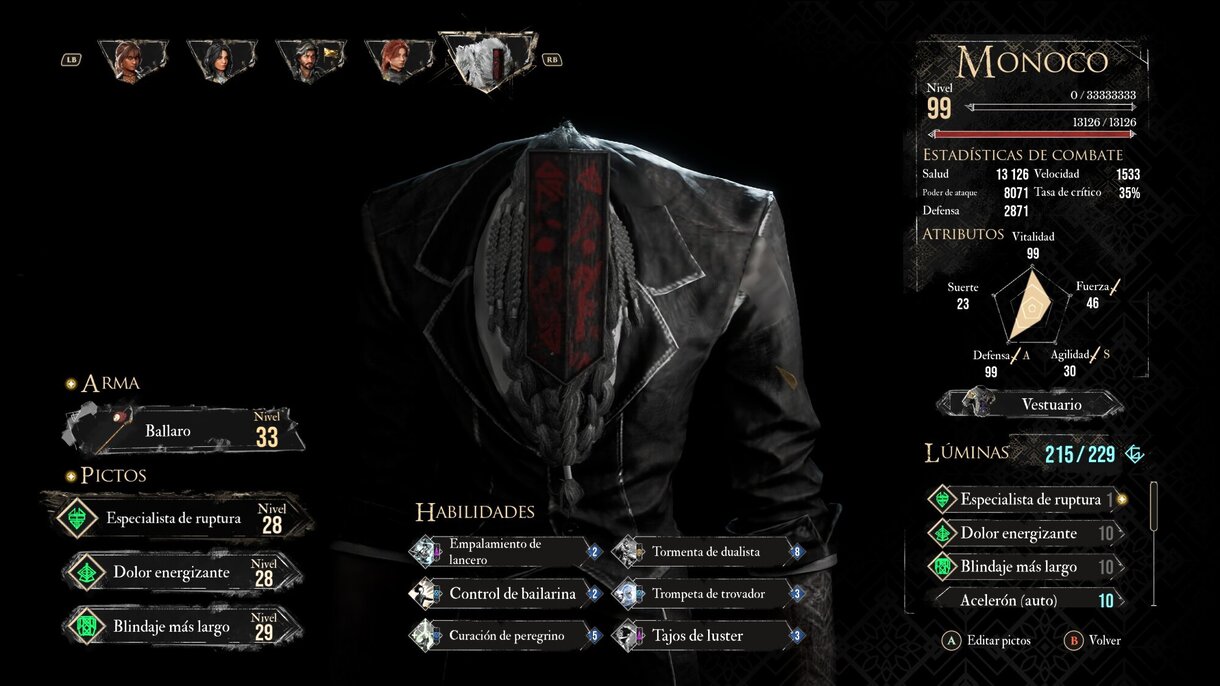The width and height of the screenshot is (1220, 686).
Task: Choose the bearded man's character portrait
Action: (311, 60)
